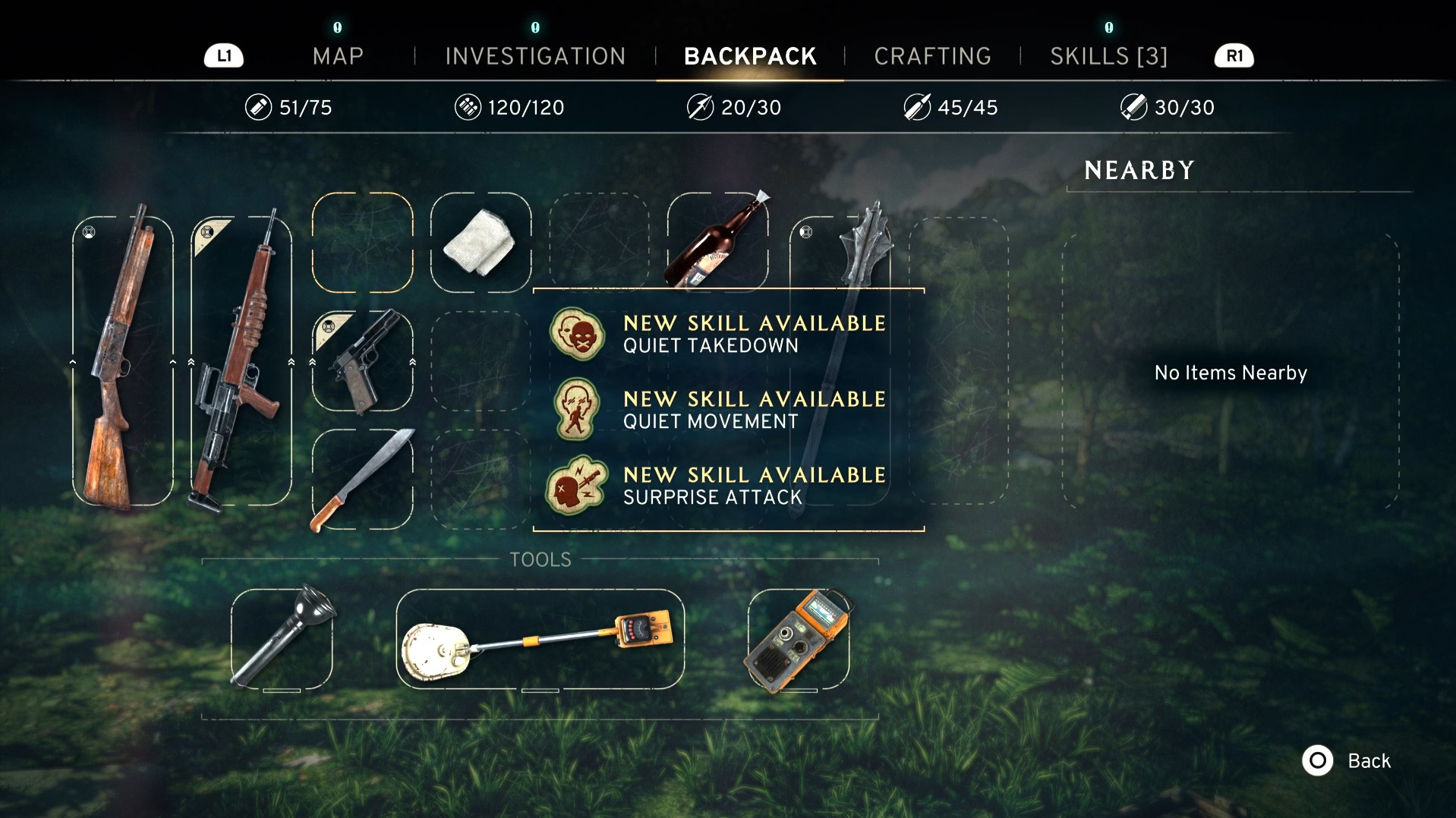Select the shotgun weapon slot
The width and height of the screenshot is (1456, 818).
[x=122, y=360]
